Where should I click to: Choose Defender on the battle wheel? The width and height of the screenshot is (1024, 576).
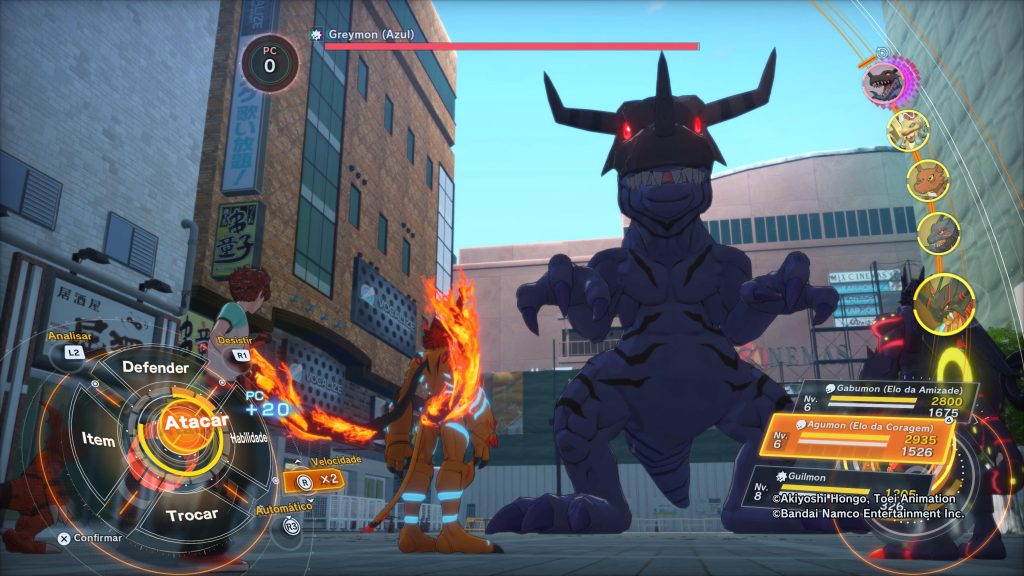[x=155, y=367]
